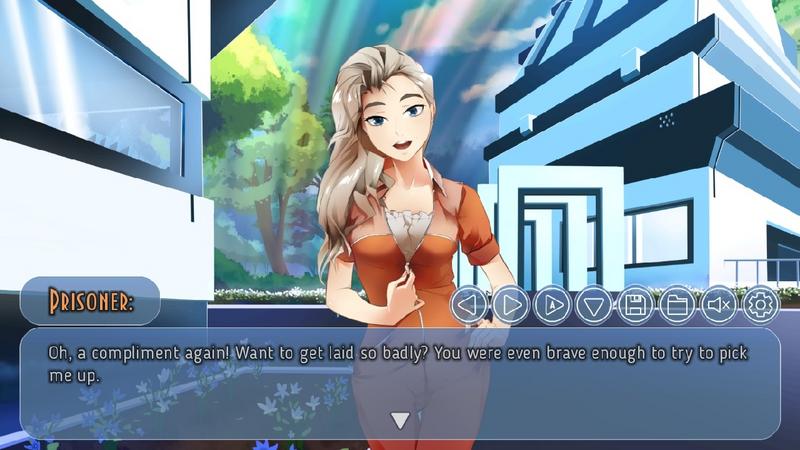Viewport: 800px width, 450px height.
Task: Toggle sound with the muted speaker icon
Action: (719, 305)
